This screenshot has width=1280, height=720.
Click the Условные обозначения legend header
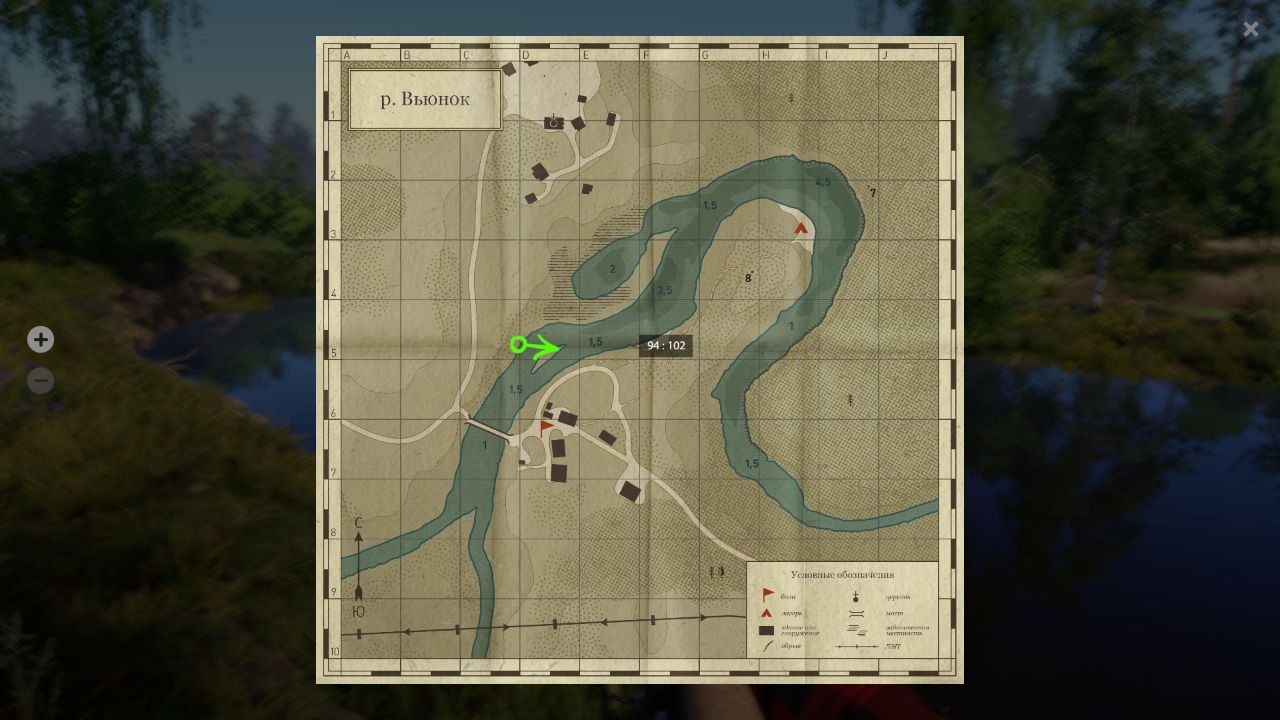[x=841, y=574]
